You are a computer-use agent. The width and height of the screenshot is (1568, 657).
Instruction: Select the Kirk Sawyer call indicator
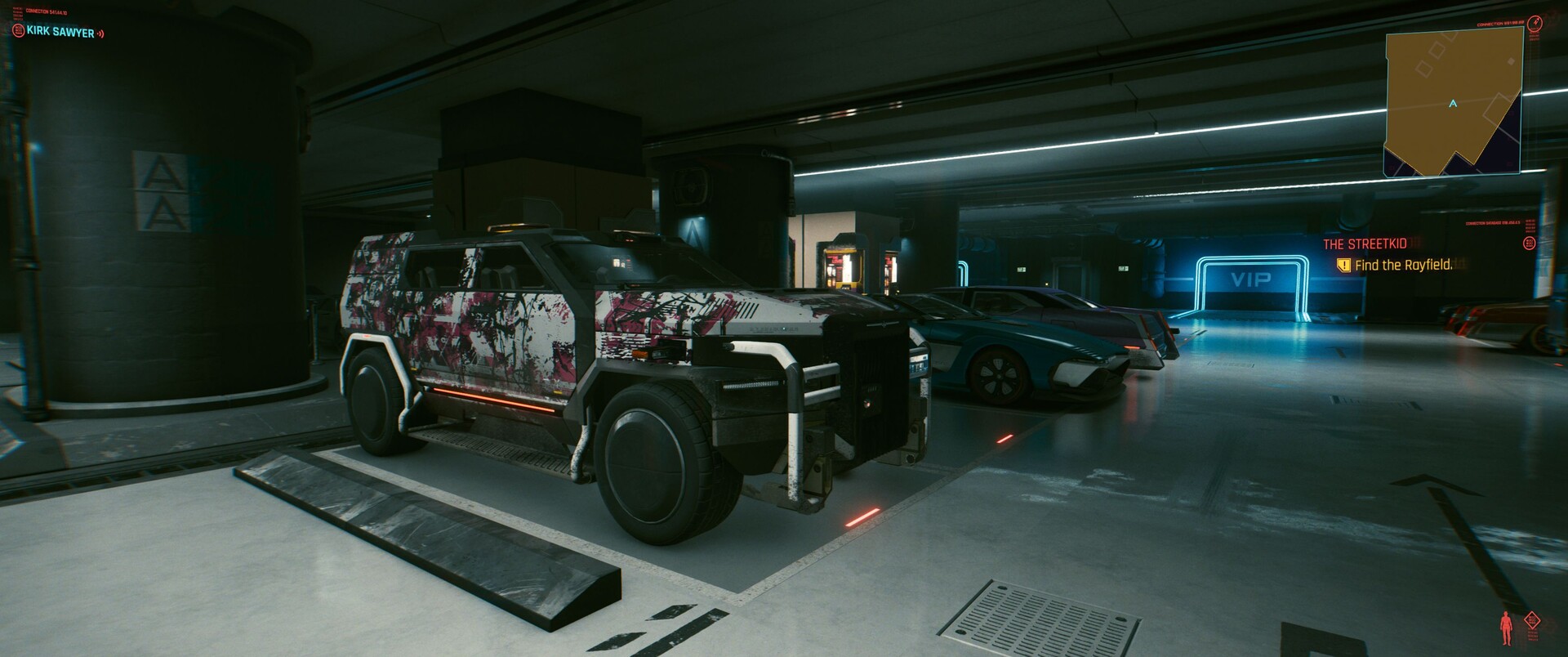point(60,33)
